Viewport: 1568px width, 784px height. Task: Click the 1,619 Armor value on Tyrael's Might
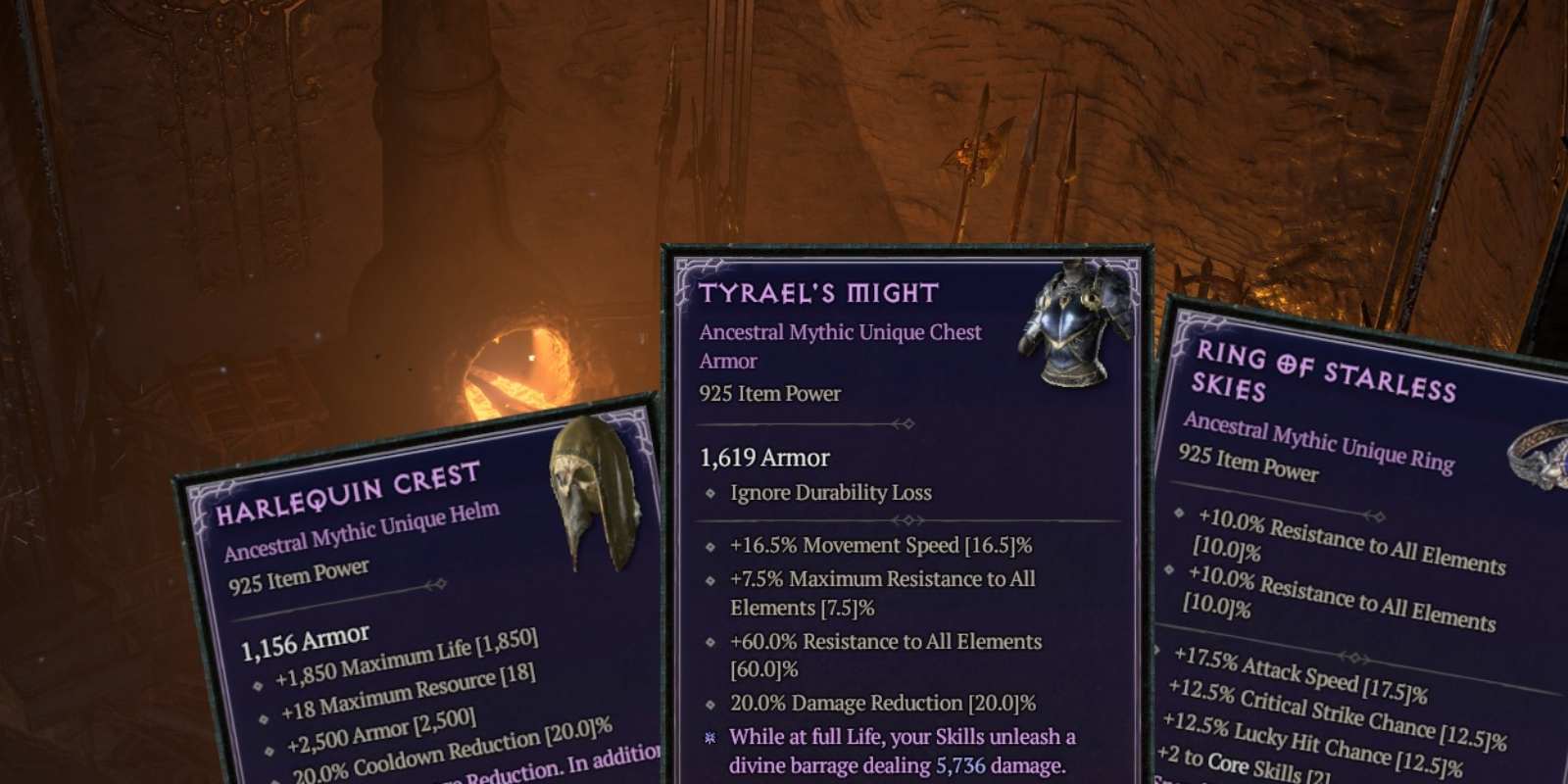763,458
